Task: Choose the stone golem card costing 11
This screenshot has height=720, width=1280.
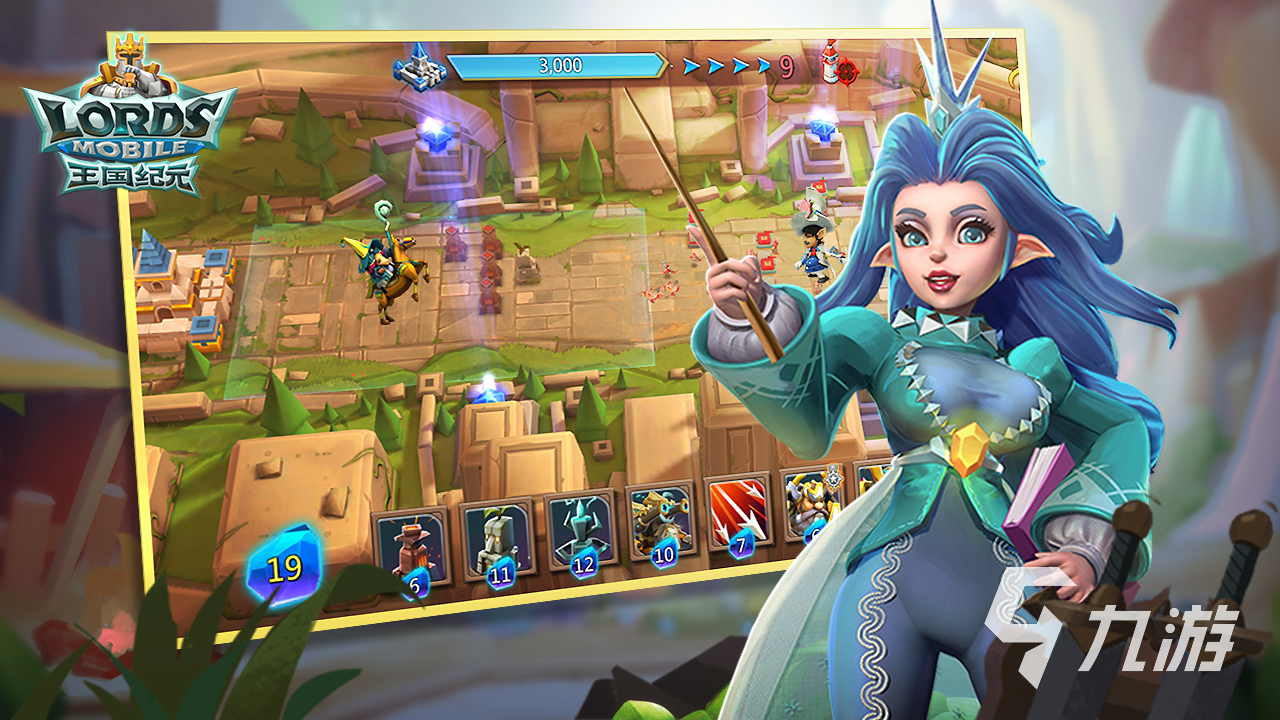Action: coord(497,540)
